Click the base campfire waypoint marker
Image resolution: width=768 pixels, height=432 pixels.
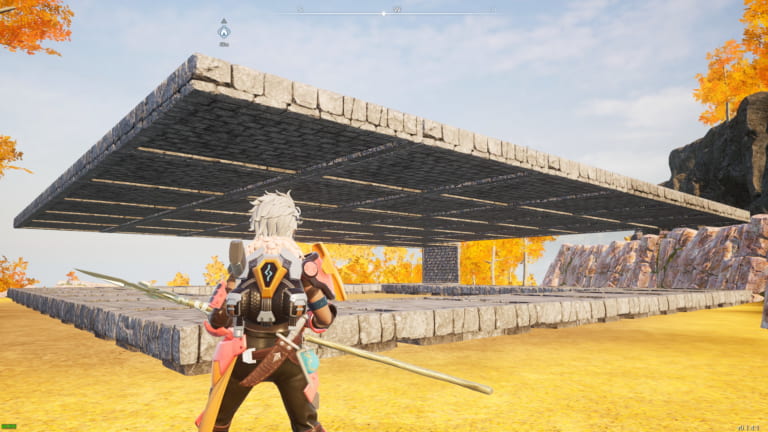coord(224,31)
